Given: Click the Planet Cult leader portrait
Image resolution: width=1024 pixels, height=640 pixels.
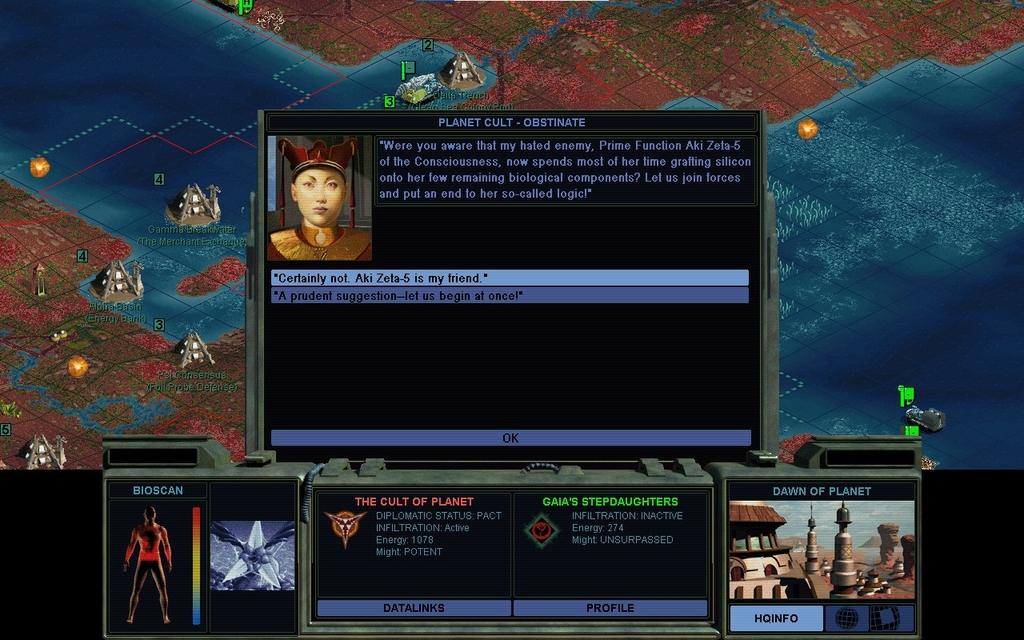Looking at the screenshot, I should point(320,198).
